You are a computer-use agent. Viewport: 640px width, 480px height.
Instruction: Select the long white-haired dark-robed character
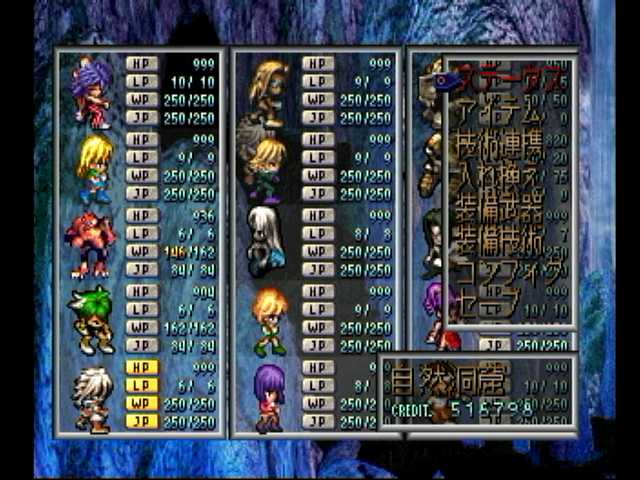[266, 240]
